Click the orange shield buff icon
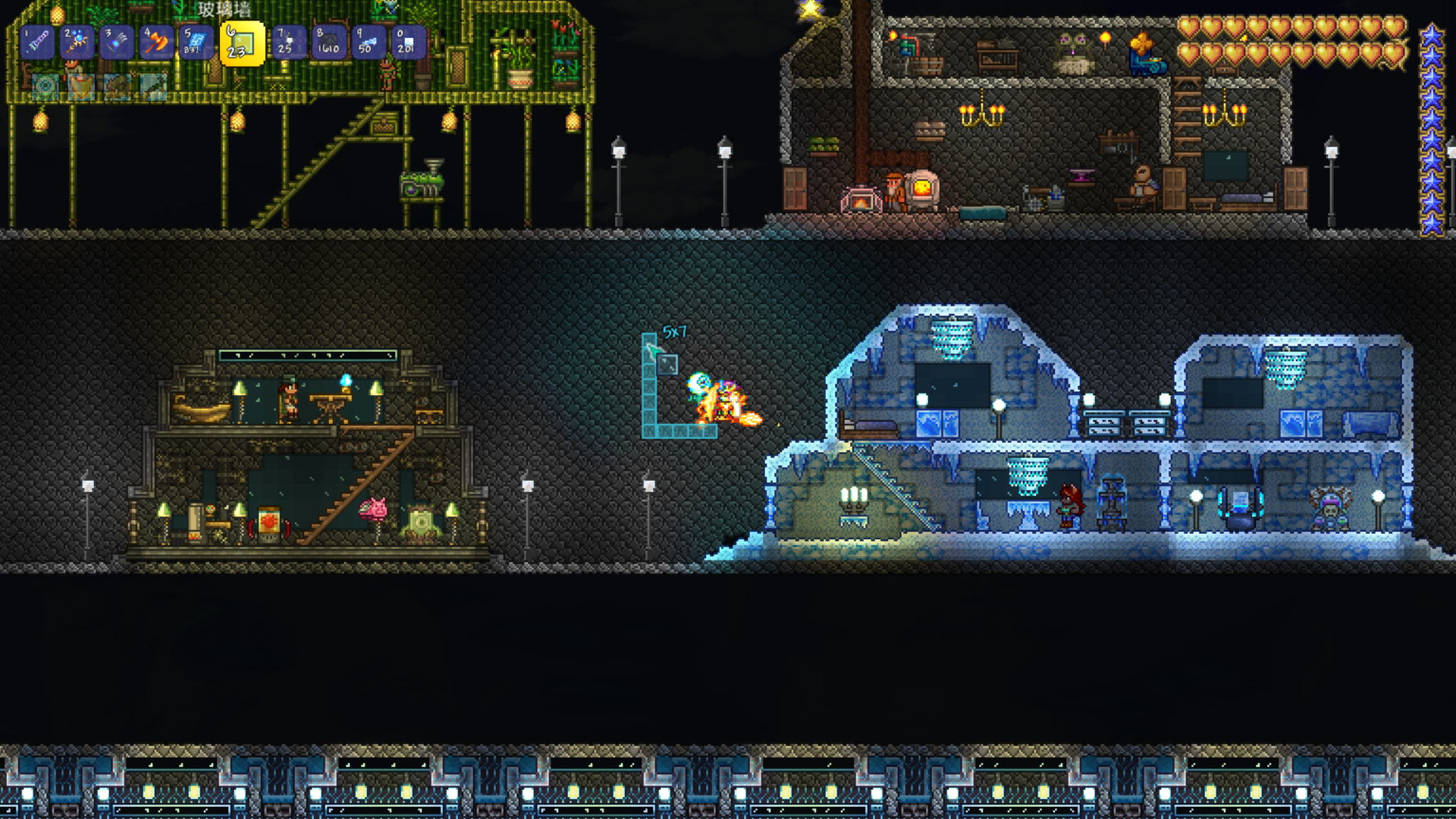This screenshot has height=819, width=1456. tap(82, 87)
